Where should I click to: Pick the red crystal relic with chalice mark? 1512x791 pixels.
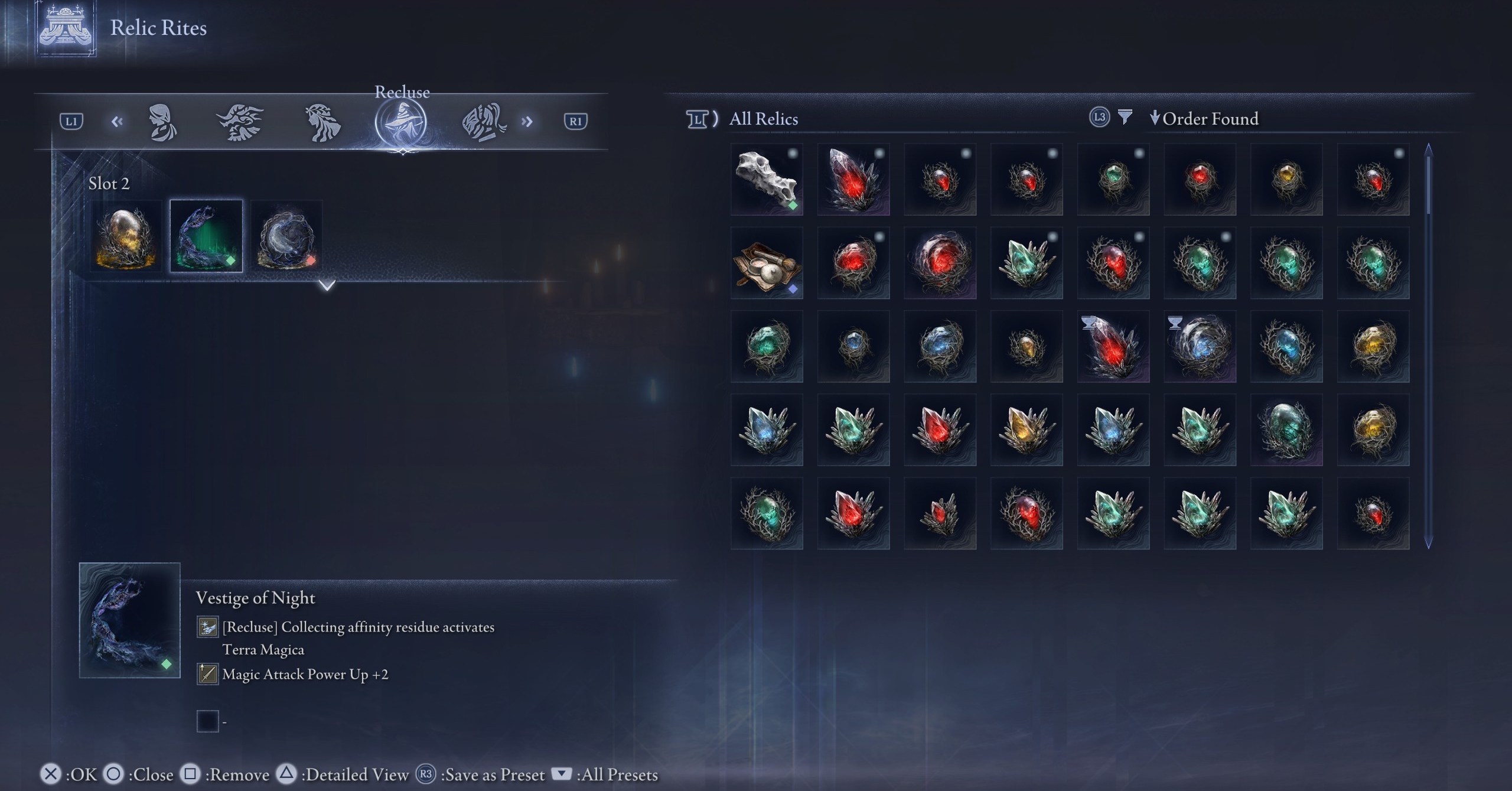[1113, 346]
